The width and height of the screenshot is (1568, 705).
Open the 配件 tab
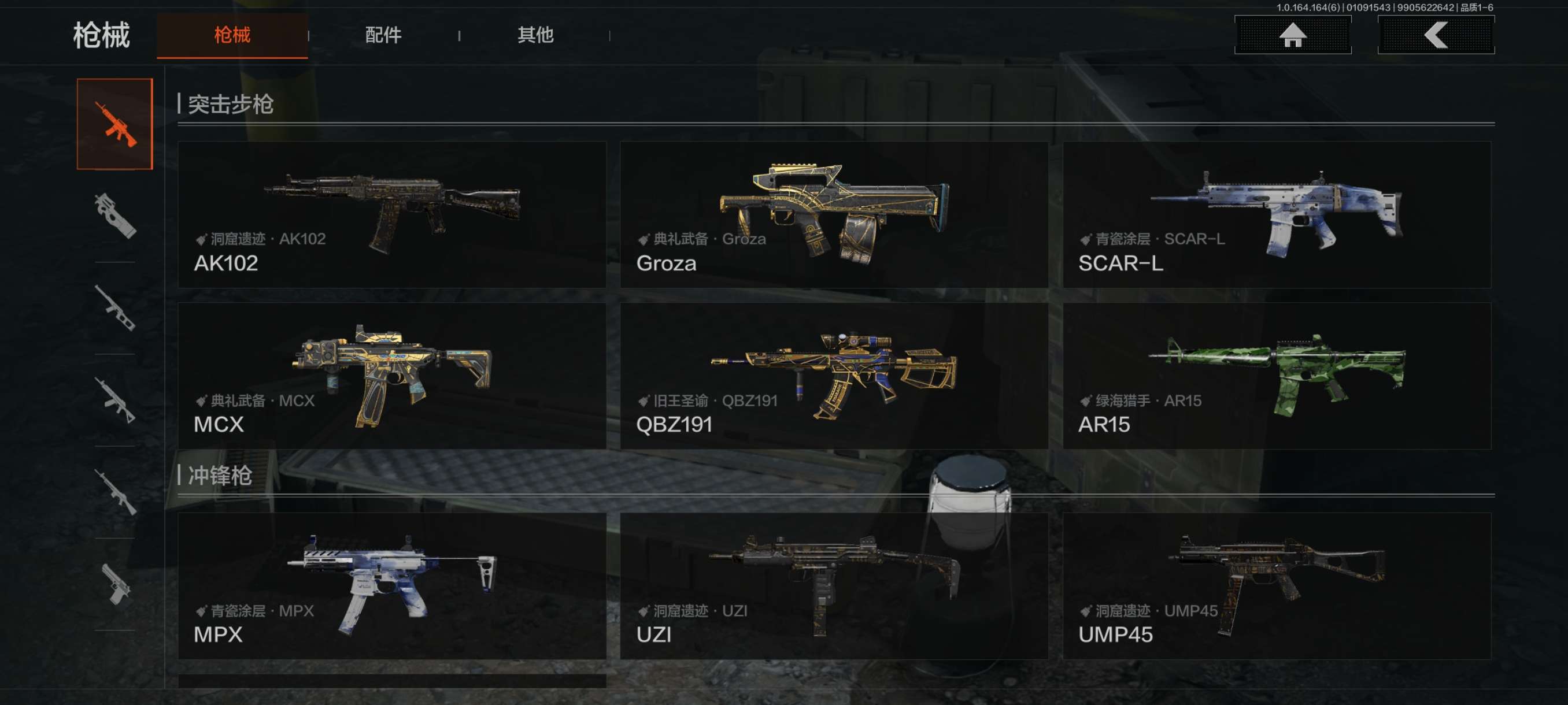pyautogui.click(x=383, y=35)
